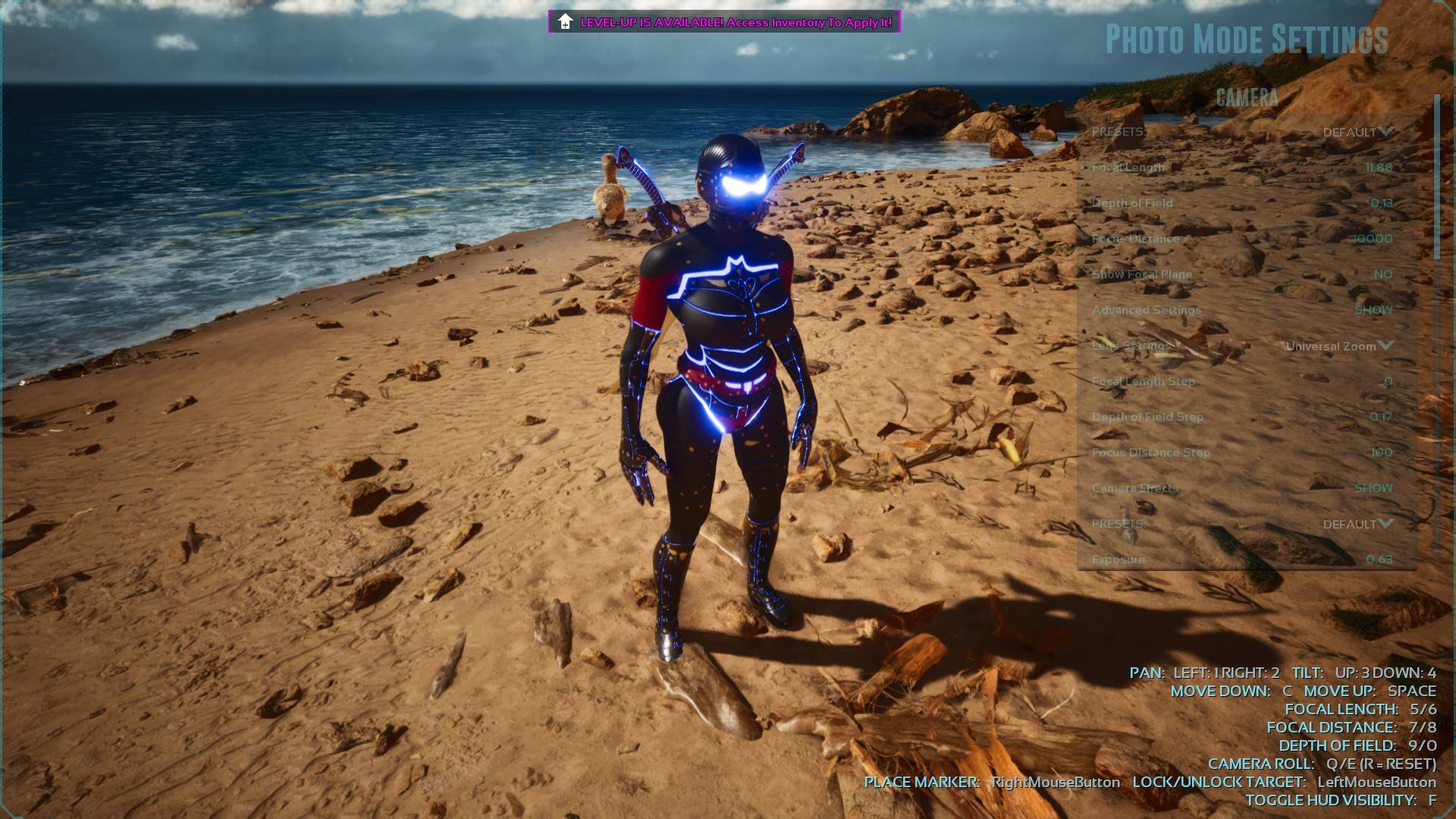Click the chevron on the lower PRESETS row

(1388, 523)
